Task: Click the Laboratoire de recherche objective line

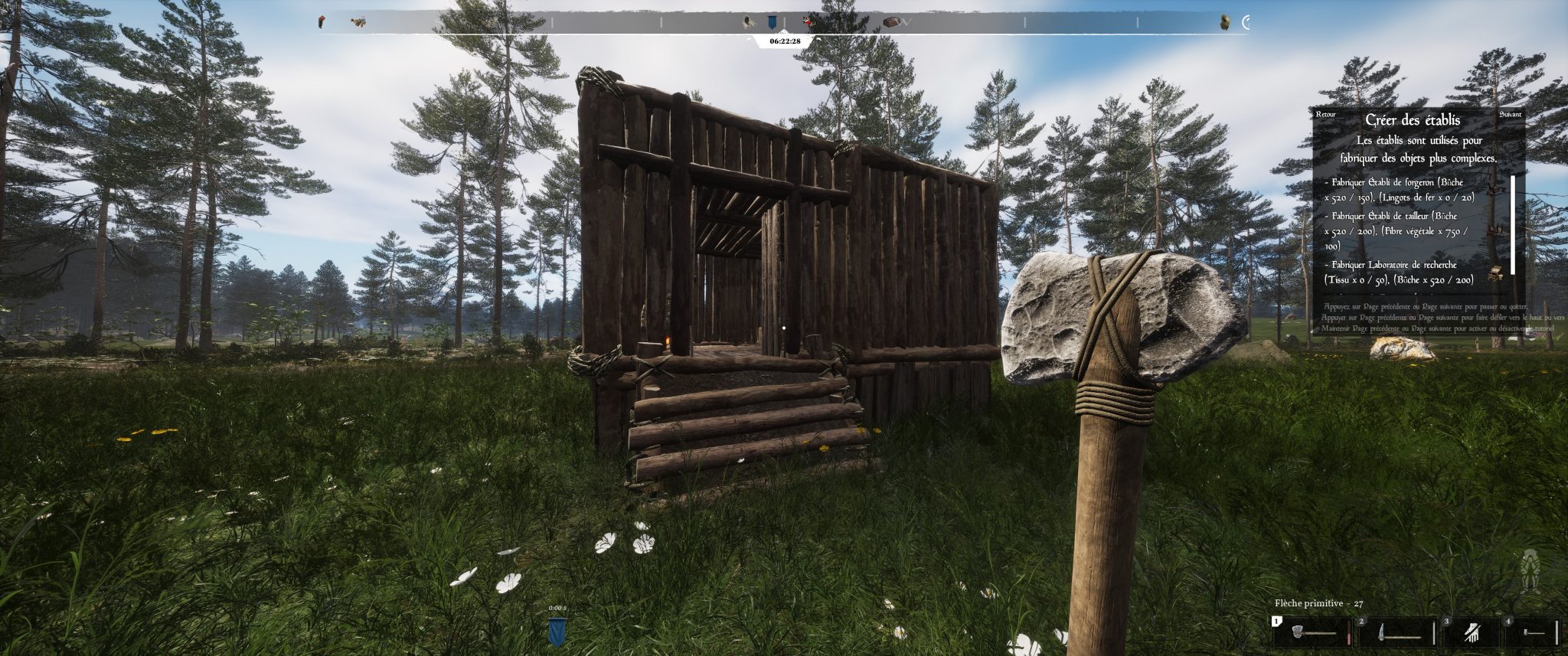Action: click(1400, 273)
